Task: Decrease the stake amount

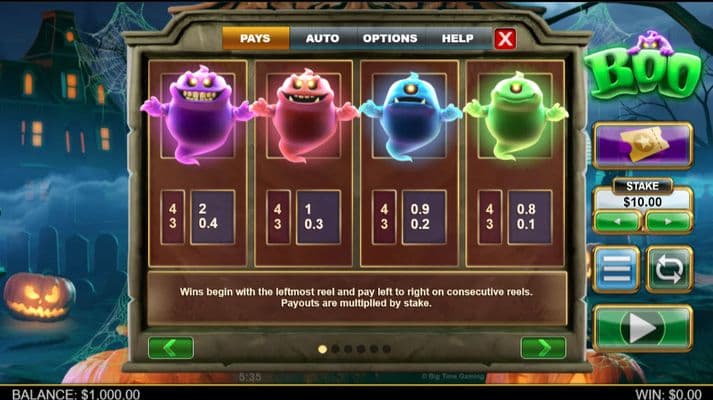Action: [x=617, y=220]
